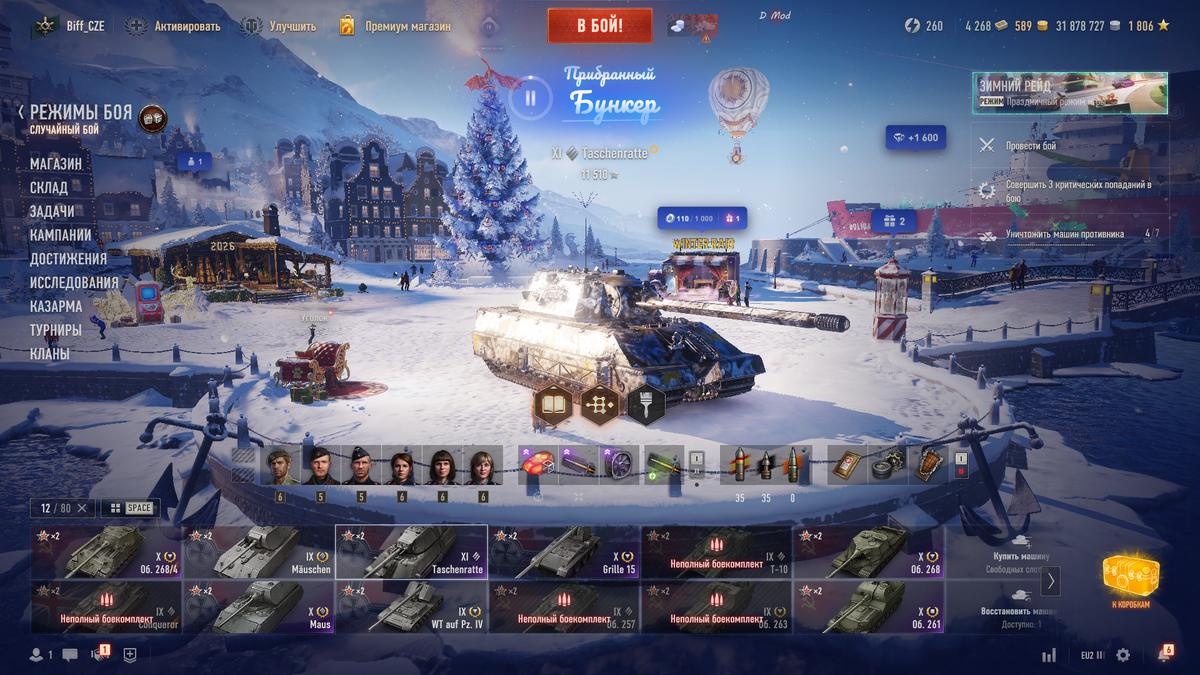Open ИССЛЕДОВАНИЯ tech tree
The width and height of the screenshot is (1200, 675).
pyautogui.click(x=74, y=283)
